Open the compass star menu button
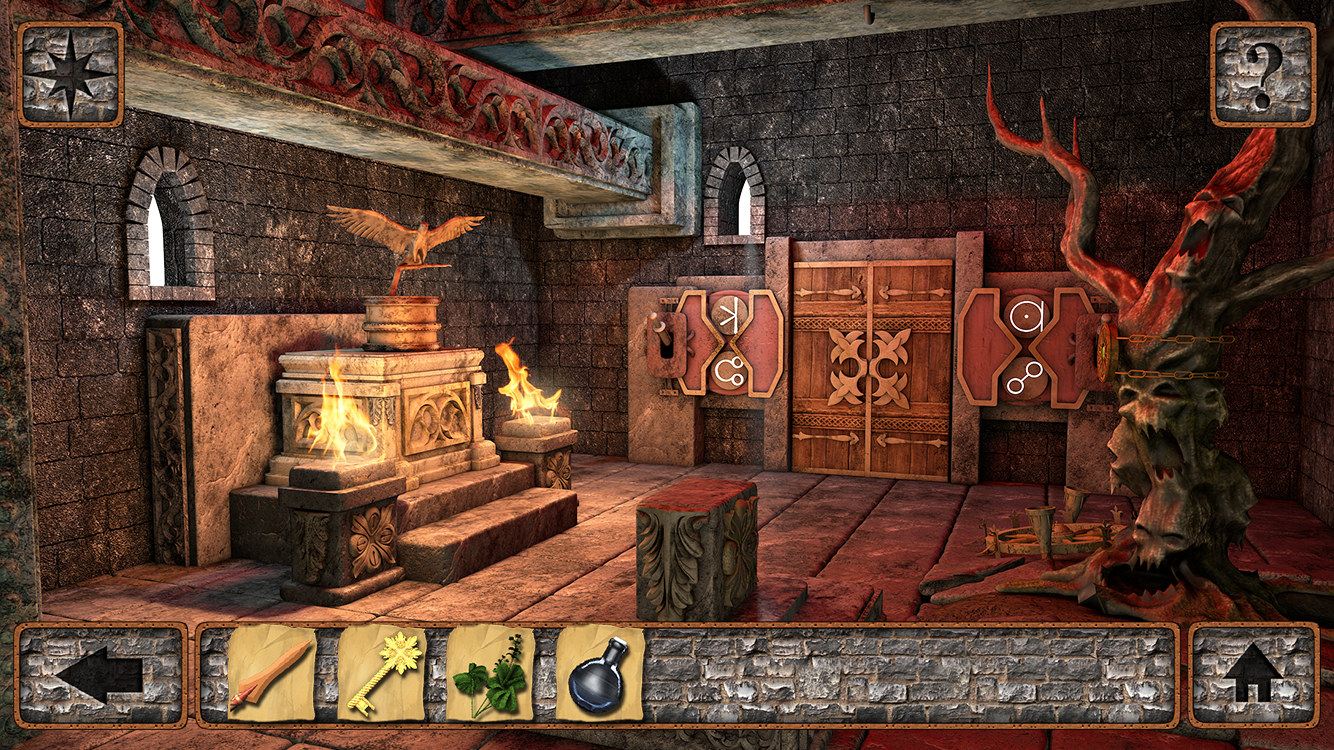This screenshot has width=1334, height=750. 70,74
